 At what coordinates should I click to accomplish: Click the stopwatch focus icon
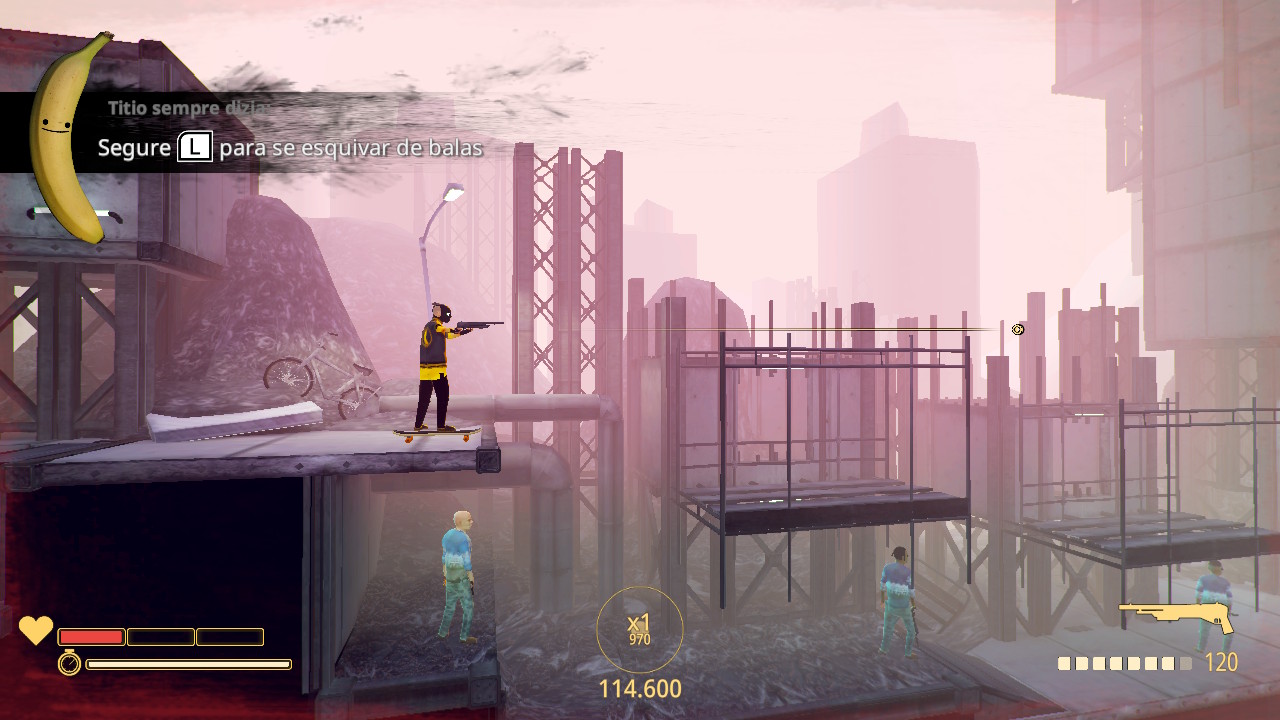69,663
